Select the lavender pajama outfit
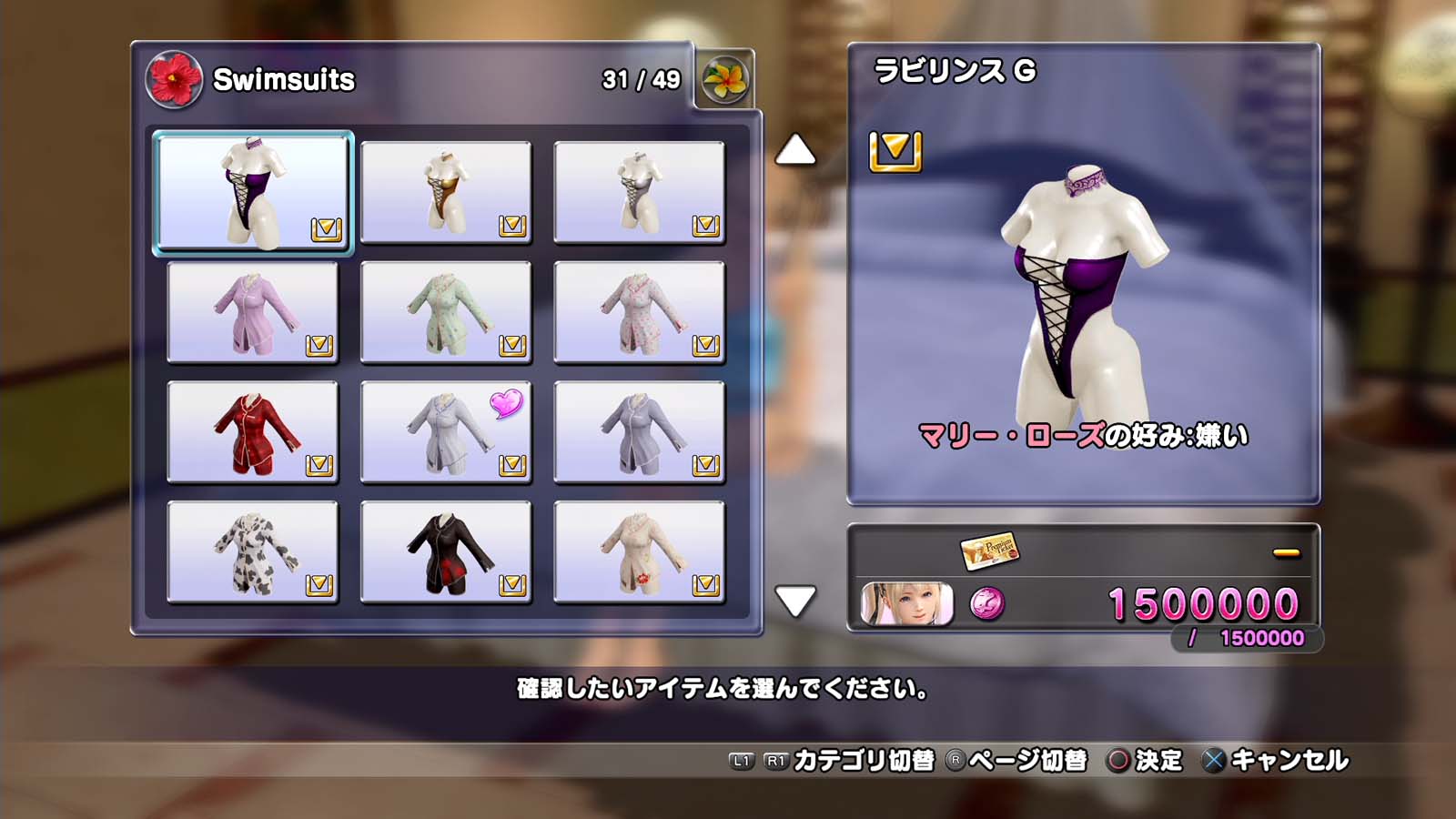Image resolution: width=1456 pixels, height=819 pixels. pos(253,312)
